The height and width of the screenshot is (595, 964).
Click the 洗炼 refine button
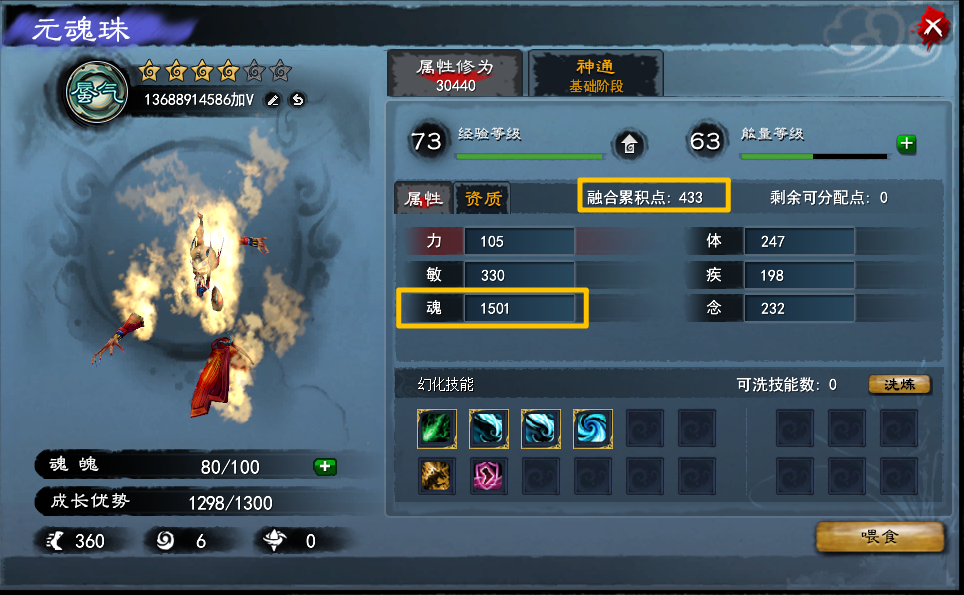pyautogui.click(x=899, y=385)
